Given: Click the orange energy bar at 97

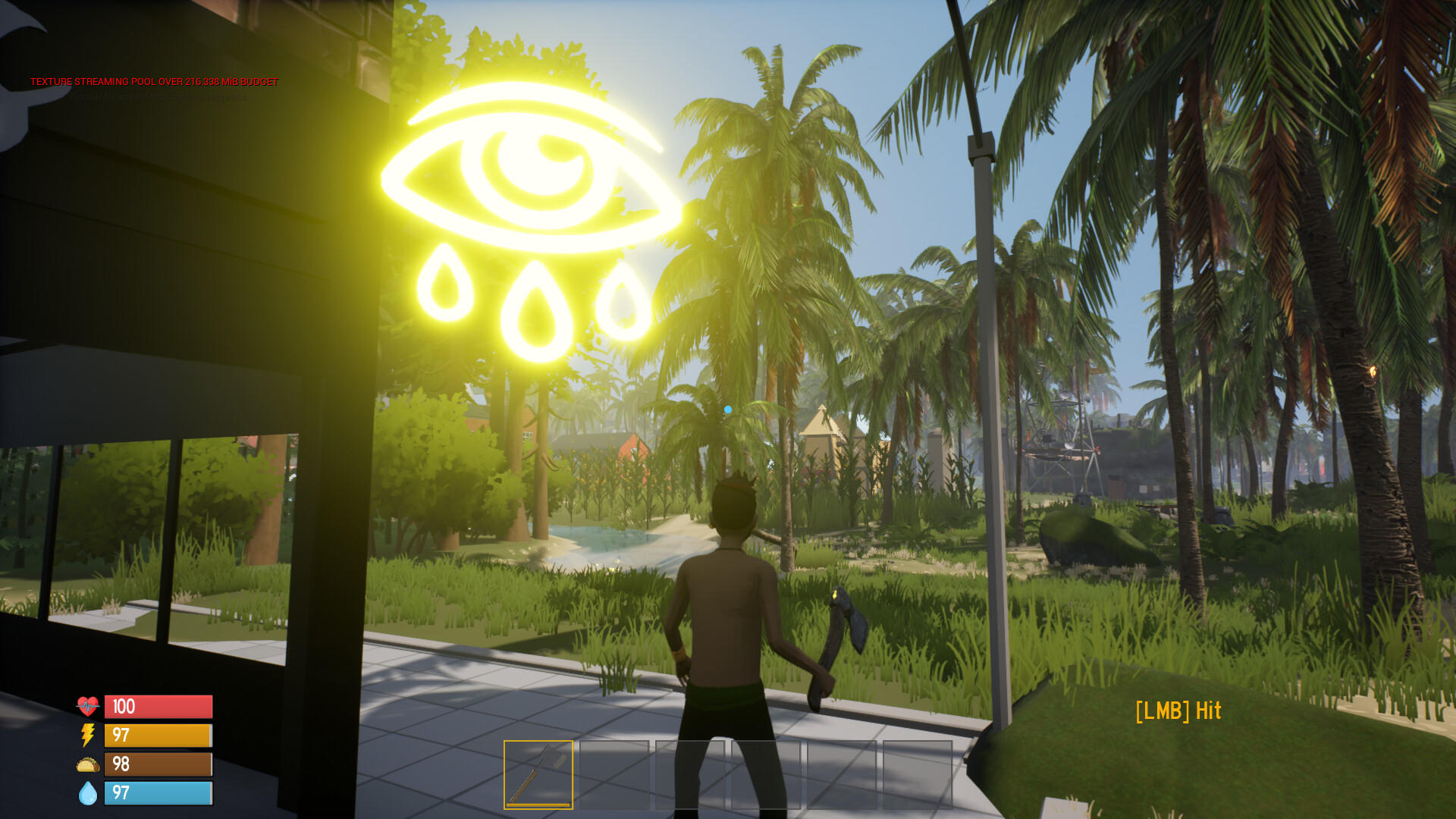Looking at the screenshot, I should [x=158, y=736].
